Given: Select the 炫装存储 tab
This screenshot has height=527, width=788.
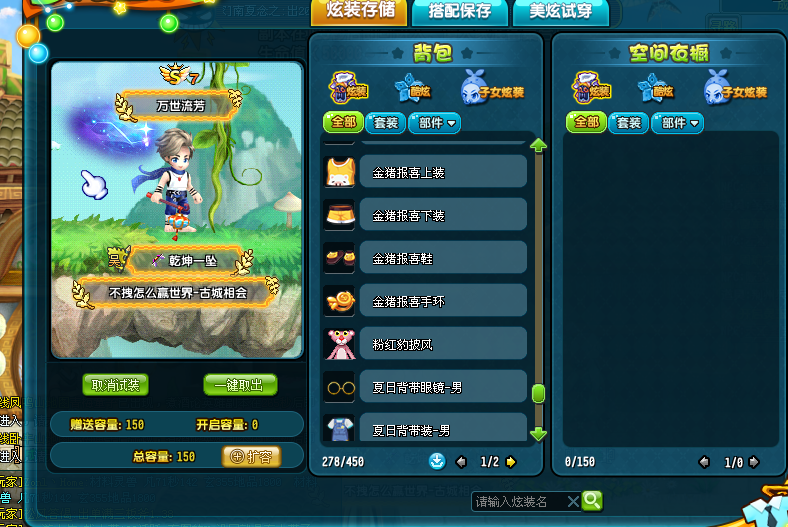Looking at the screenshot, I should [x=360, y=12].
